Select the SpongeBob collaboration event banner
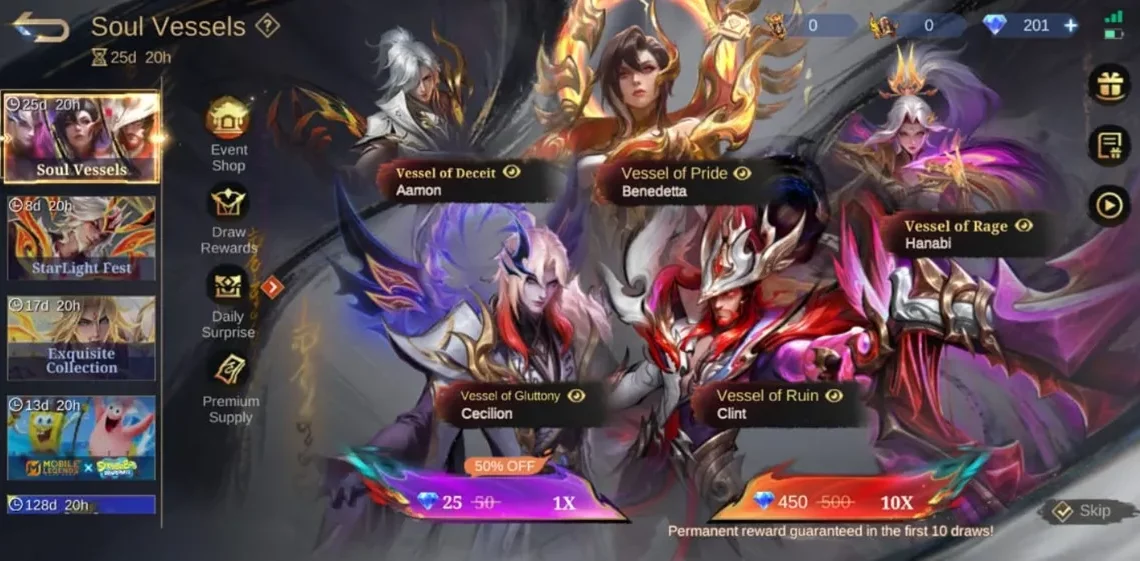This screenshot has width=1140, height=561. point(81,438)
